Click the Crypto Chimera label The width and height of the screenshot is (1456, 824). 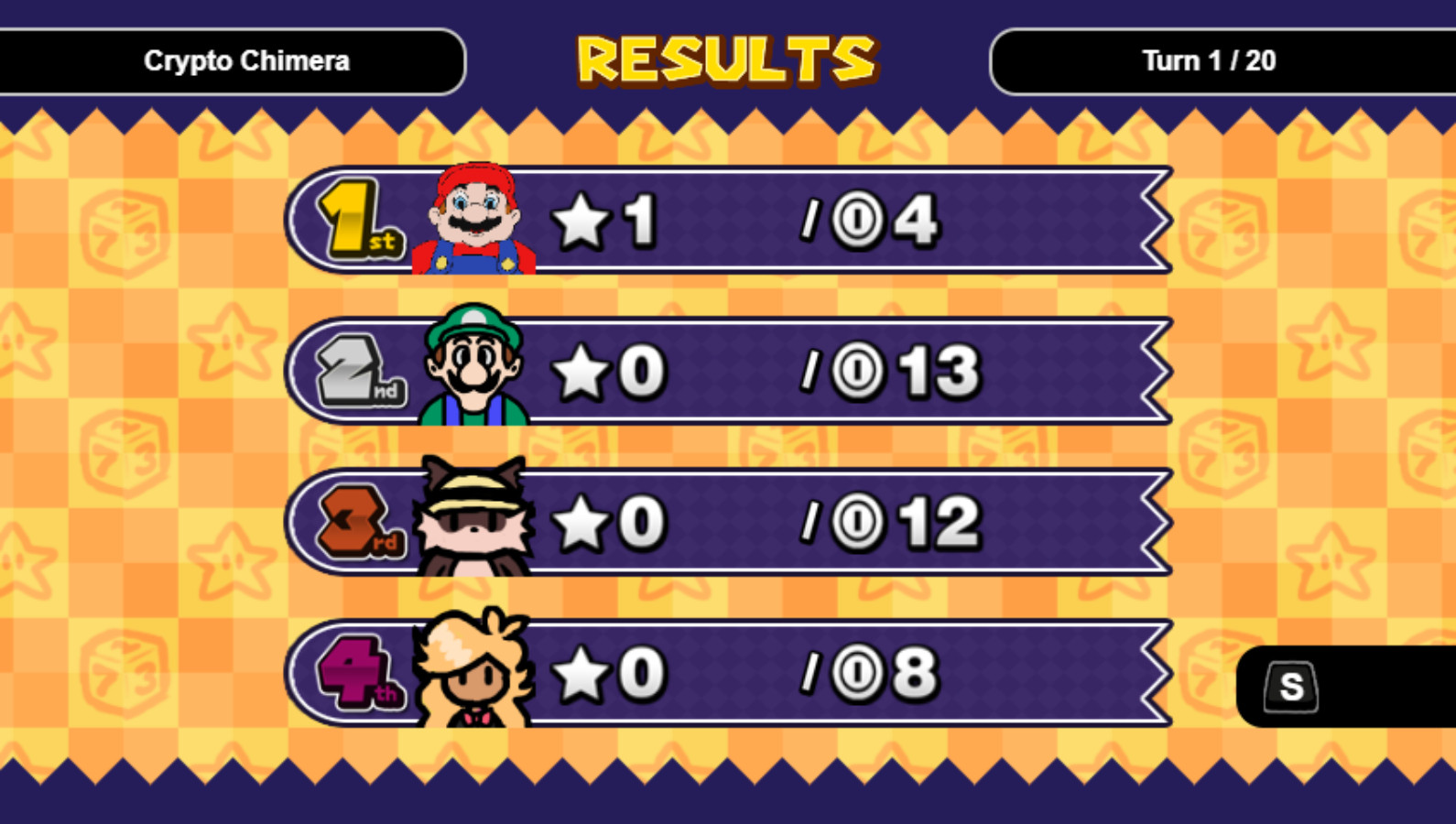pyautogui.click(x=245, y=62)
